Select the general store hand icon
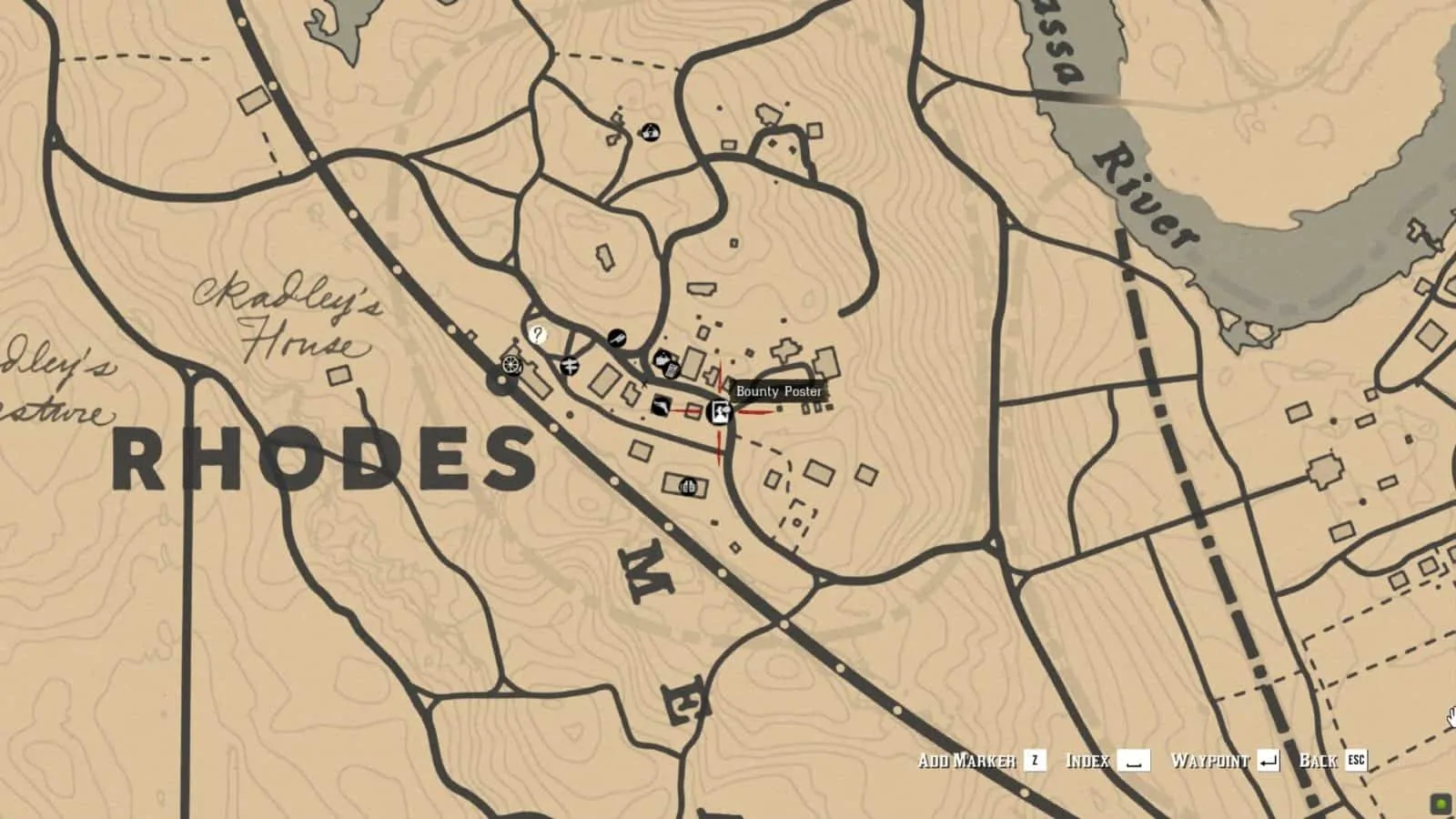1456x819 pixels. click(x=661, y=359)
